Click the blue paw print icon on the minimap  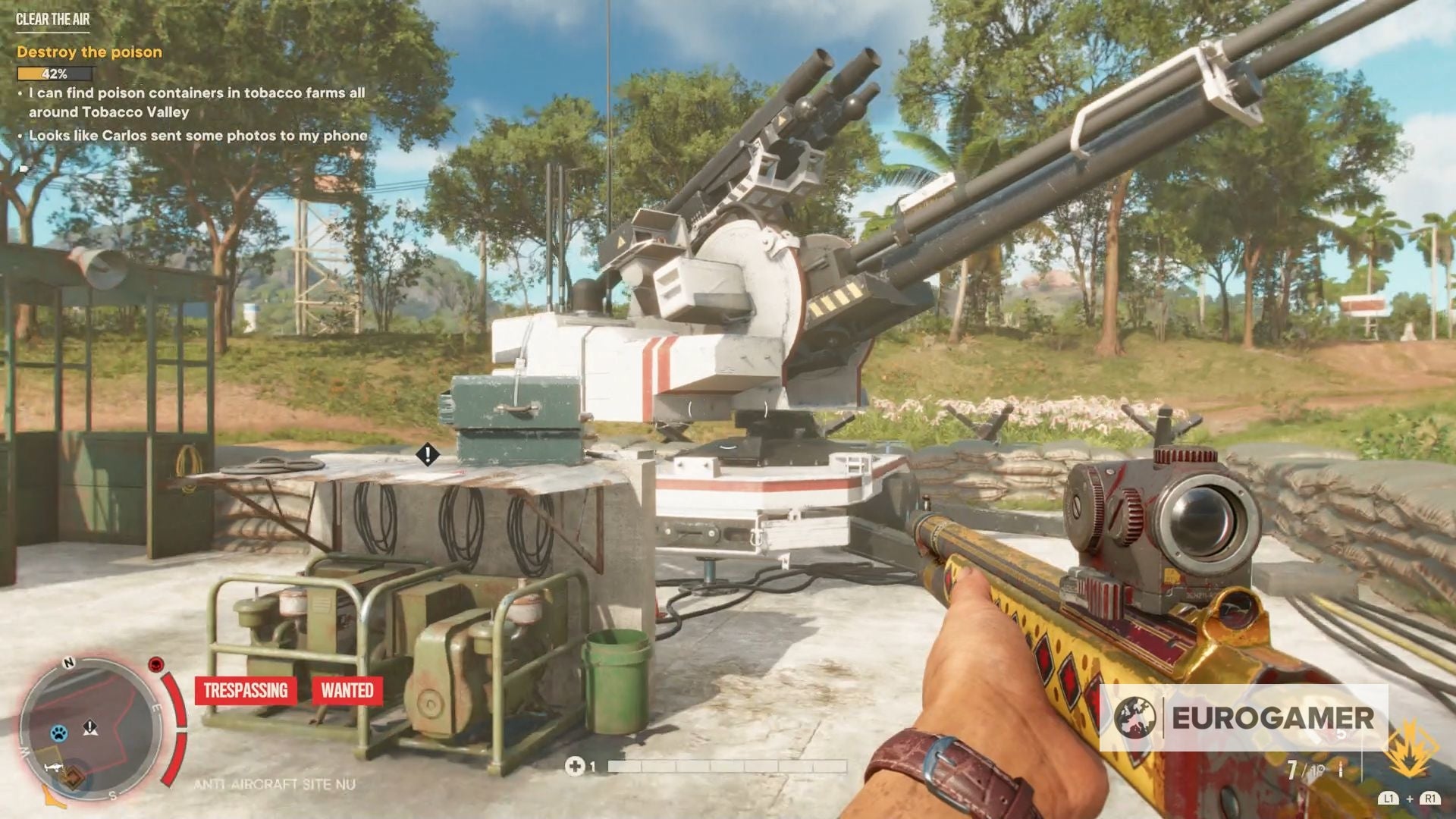(59, 733)
